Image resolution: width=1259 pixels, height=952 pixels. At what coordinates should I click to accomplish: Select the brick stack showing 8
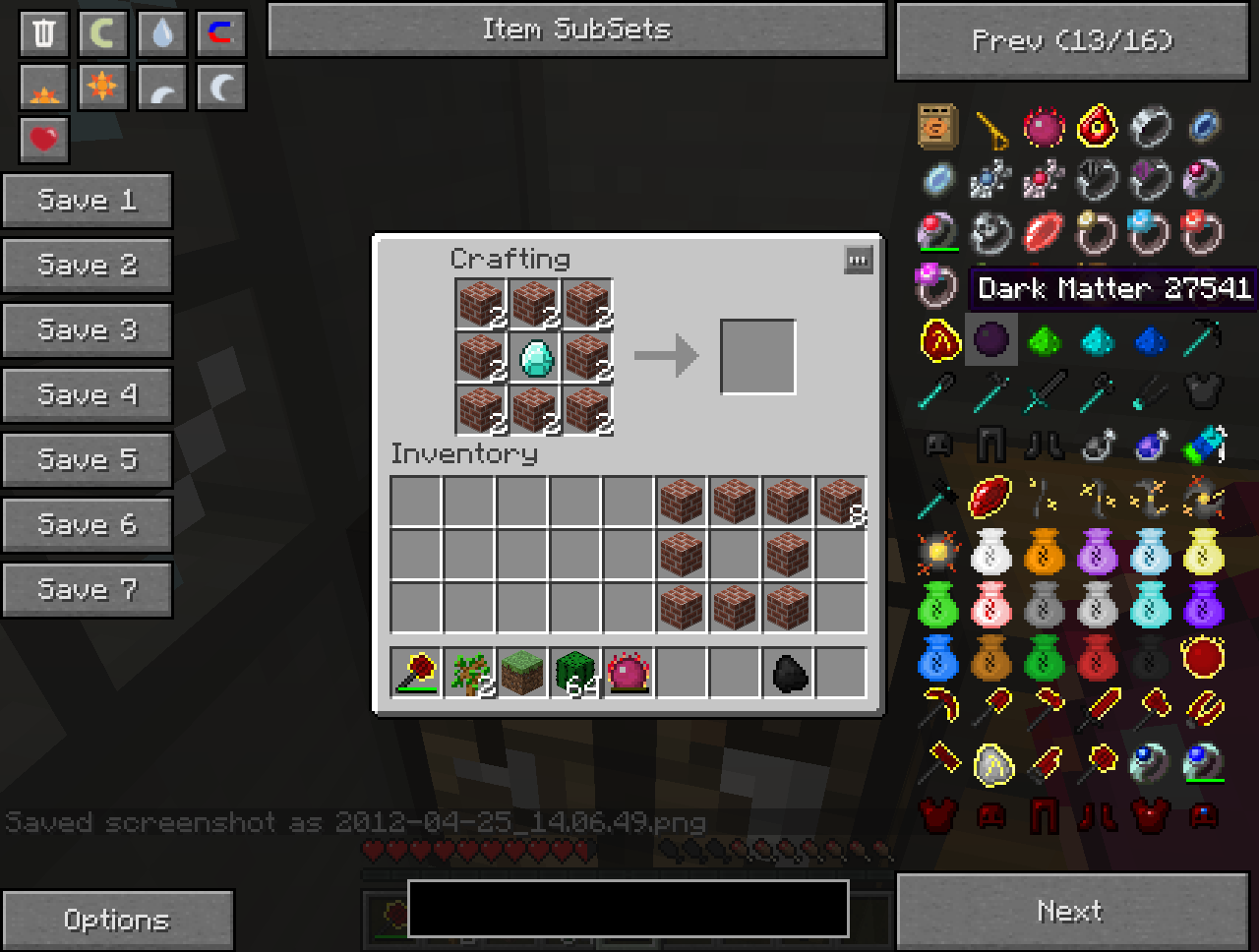[841, 501]
